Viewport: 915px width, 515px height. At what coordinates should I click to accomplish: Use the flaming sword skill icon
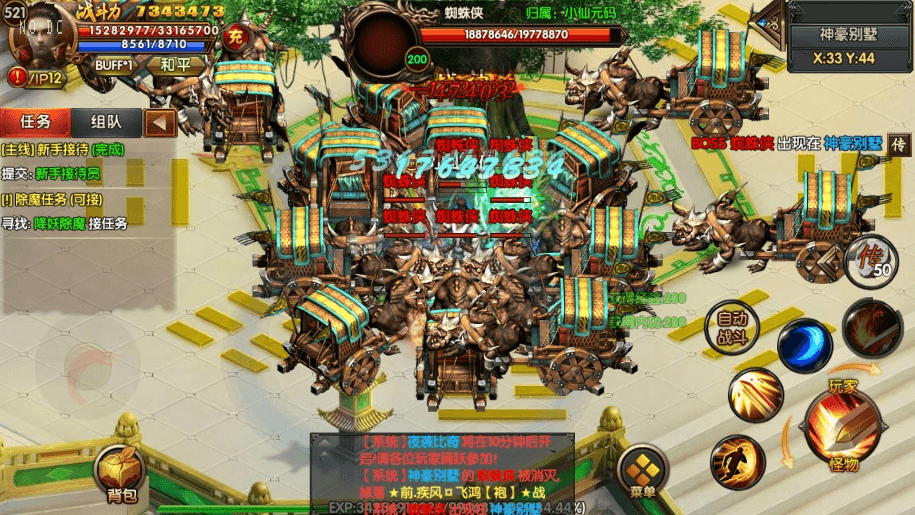click(871, 329)
